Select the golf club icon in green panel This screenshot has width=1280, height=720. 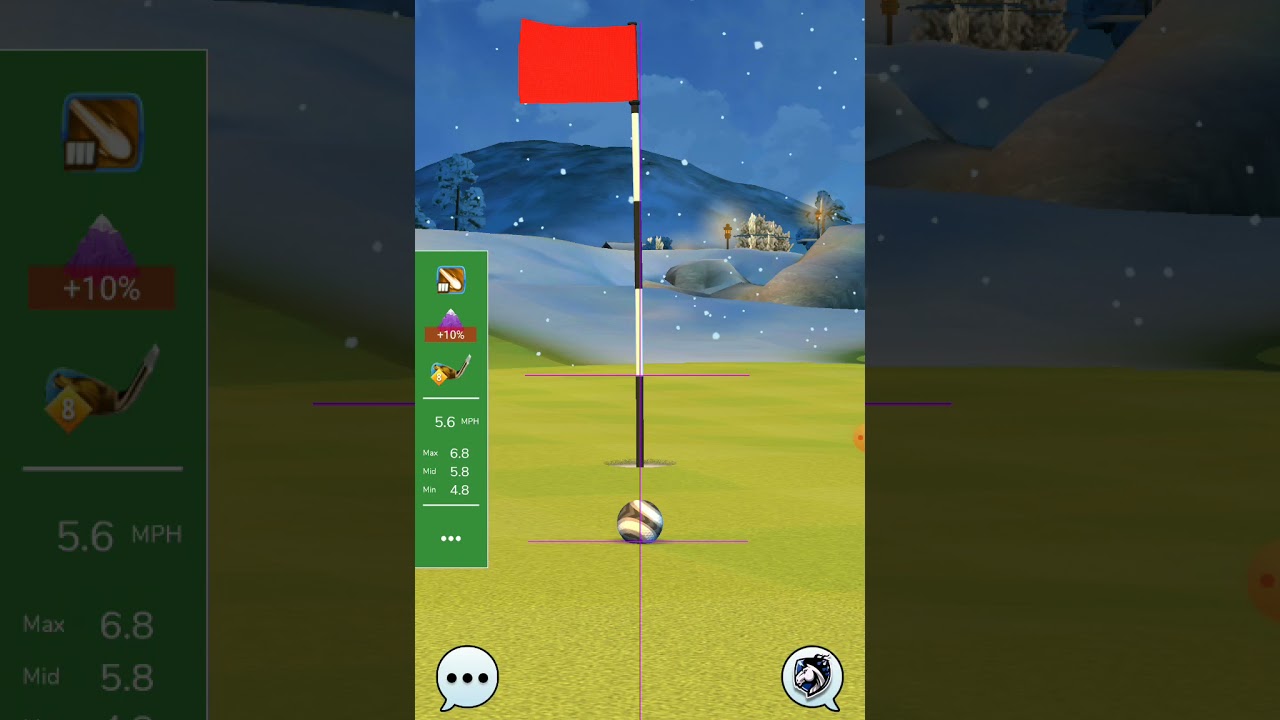tap(450, 371)
